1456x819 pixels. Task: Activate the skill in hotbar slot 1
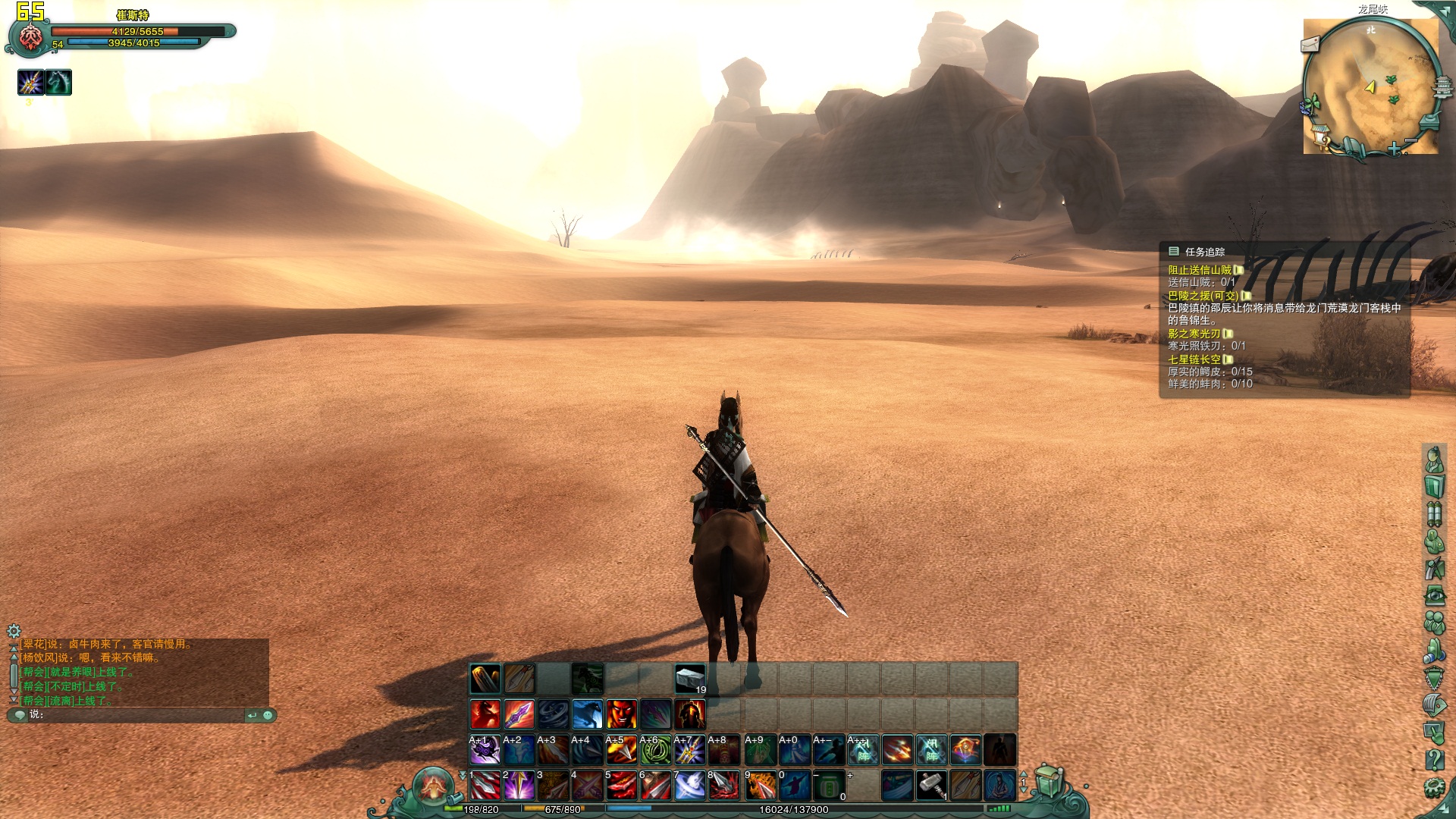(x=485, y=786)
